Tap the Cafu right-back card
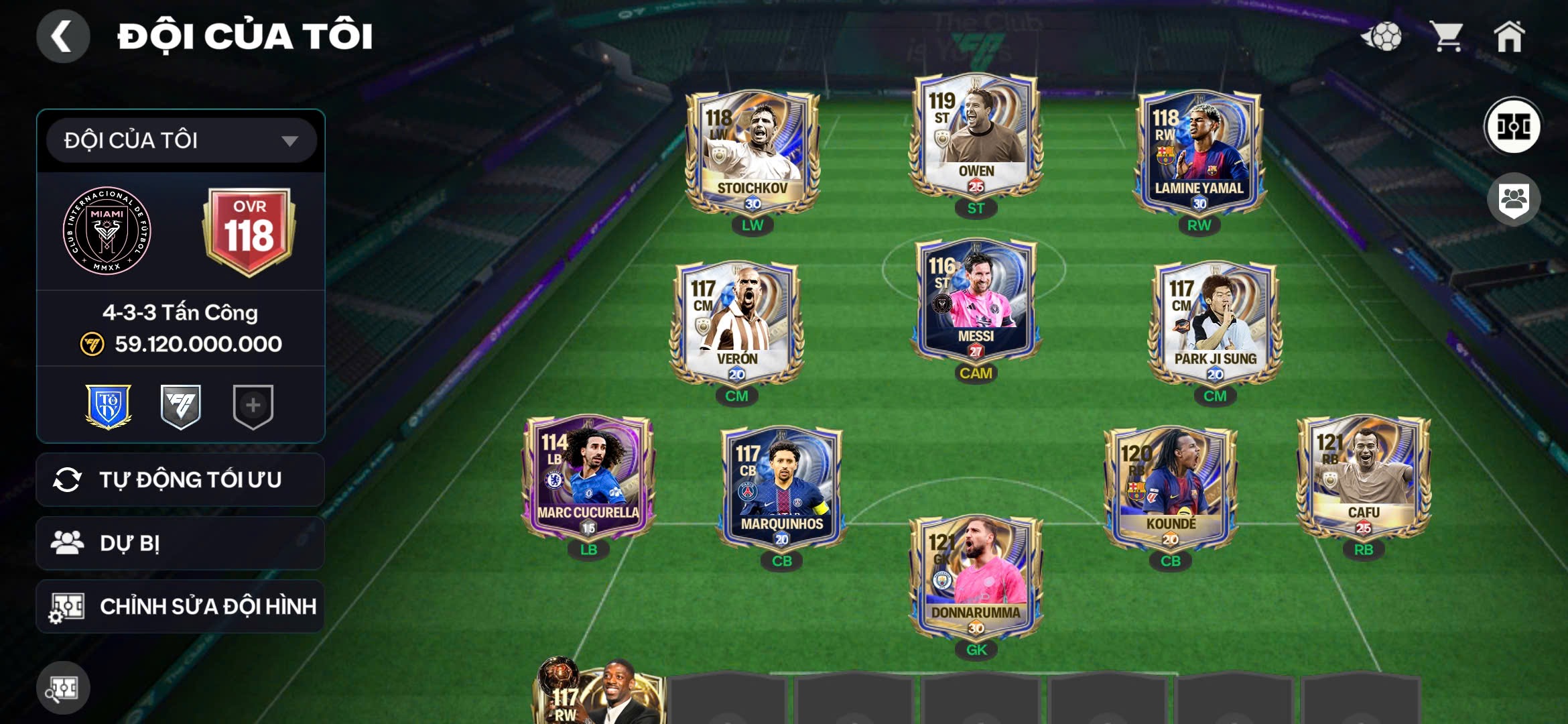Screen dimensions: 1568x724 (1363, 479)
